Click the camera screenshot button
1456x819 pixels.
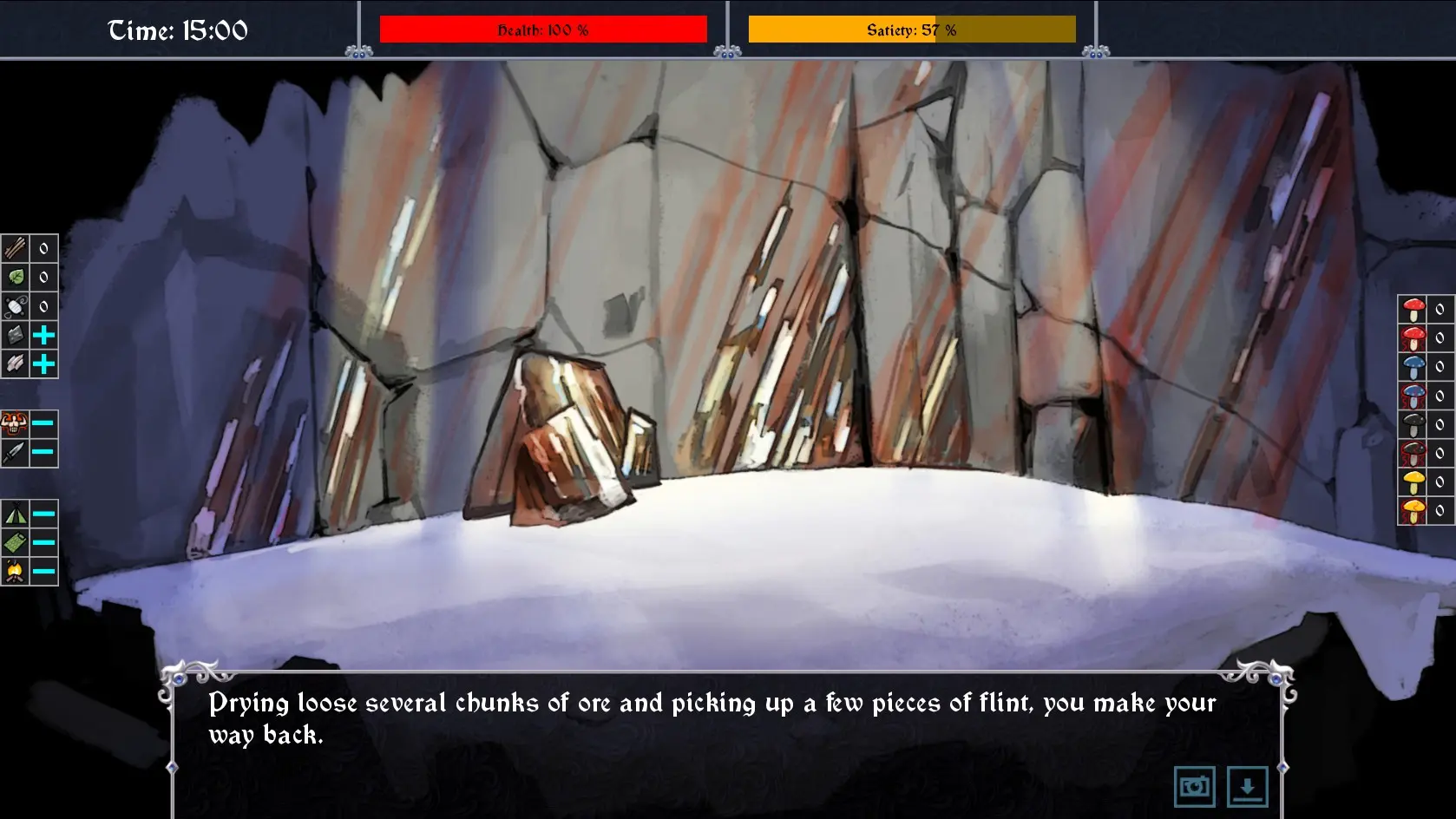(x=1194, y=787)
